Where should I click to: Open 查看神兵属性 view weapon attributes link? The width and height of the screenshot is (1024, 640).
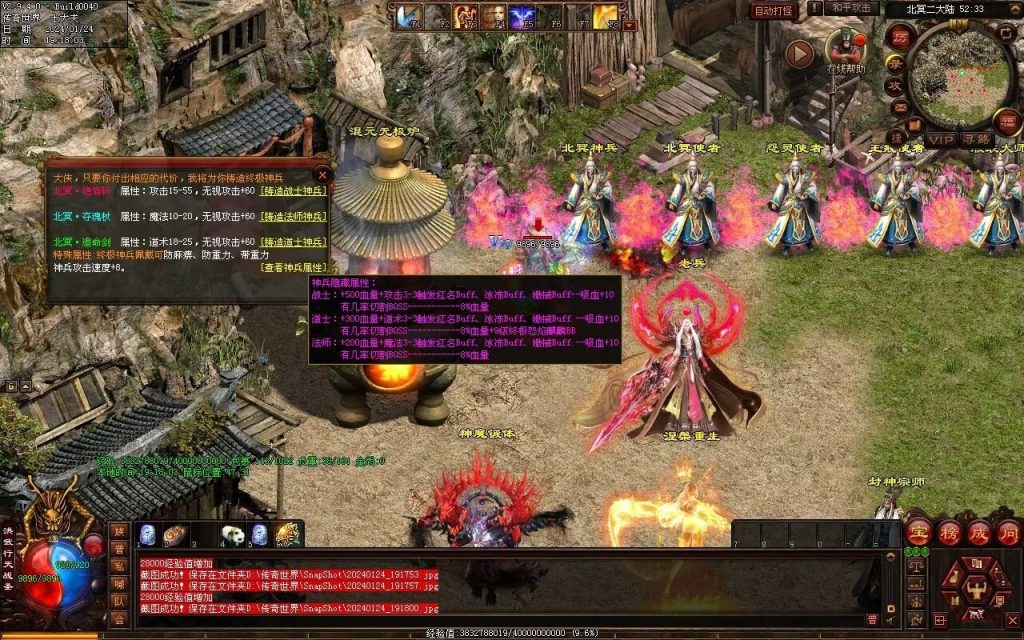(x=293, y=267)
